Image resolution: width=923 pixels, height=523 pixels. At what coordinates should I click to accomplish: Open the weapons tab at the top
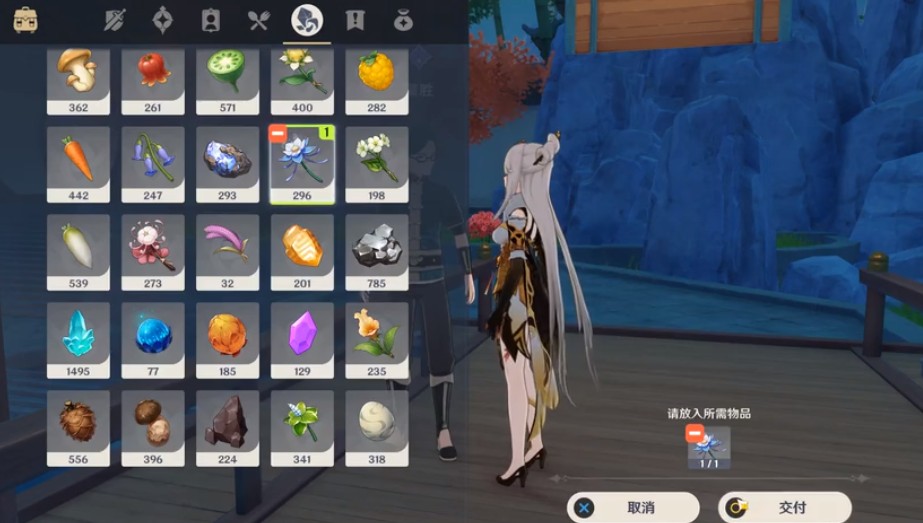115,20
